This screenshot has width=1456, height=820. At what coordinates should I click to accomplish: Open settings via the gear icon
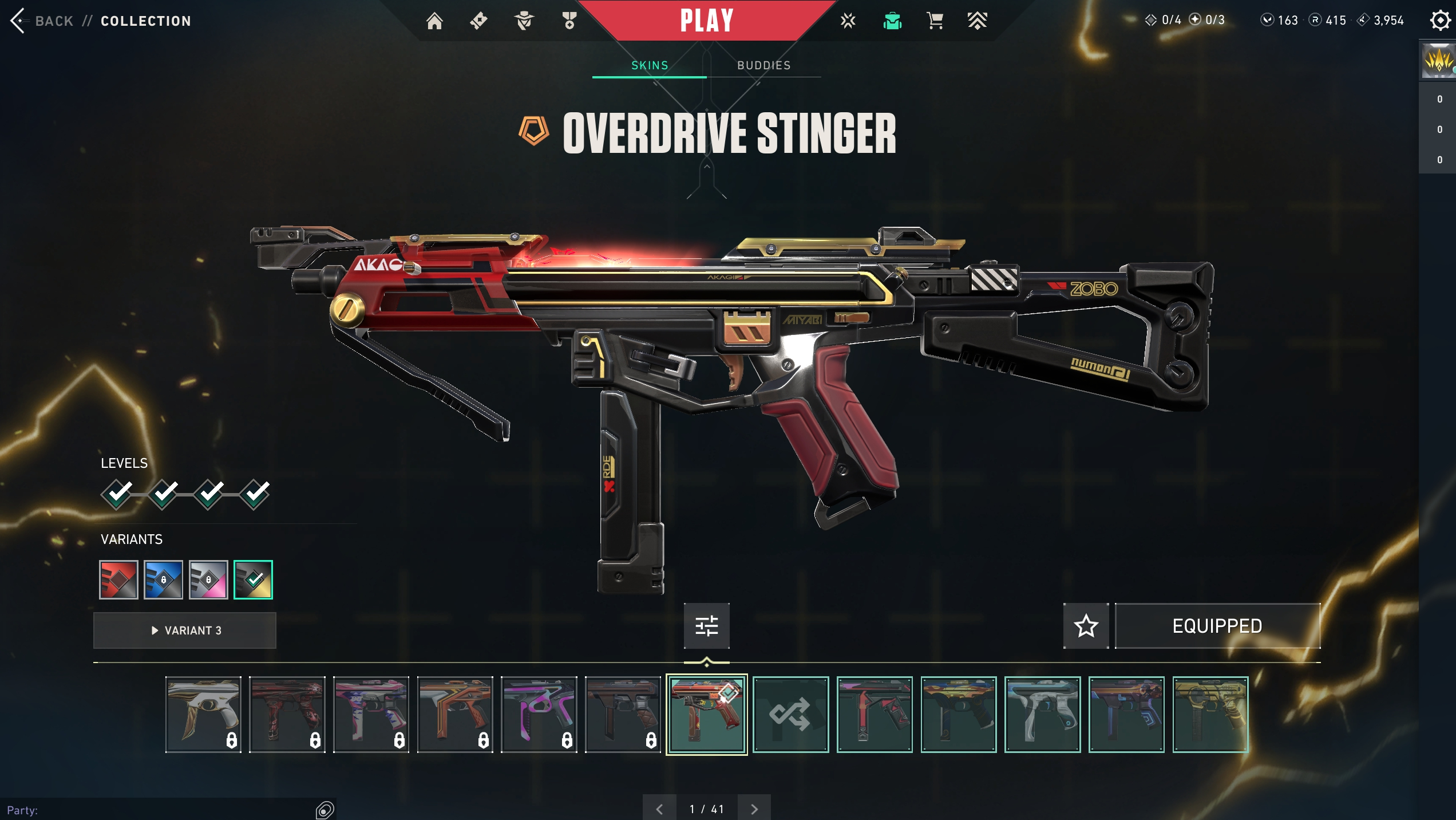click(1440, 21)
